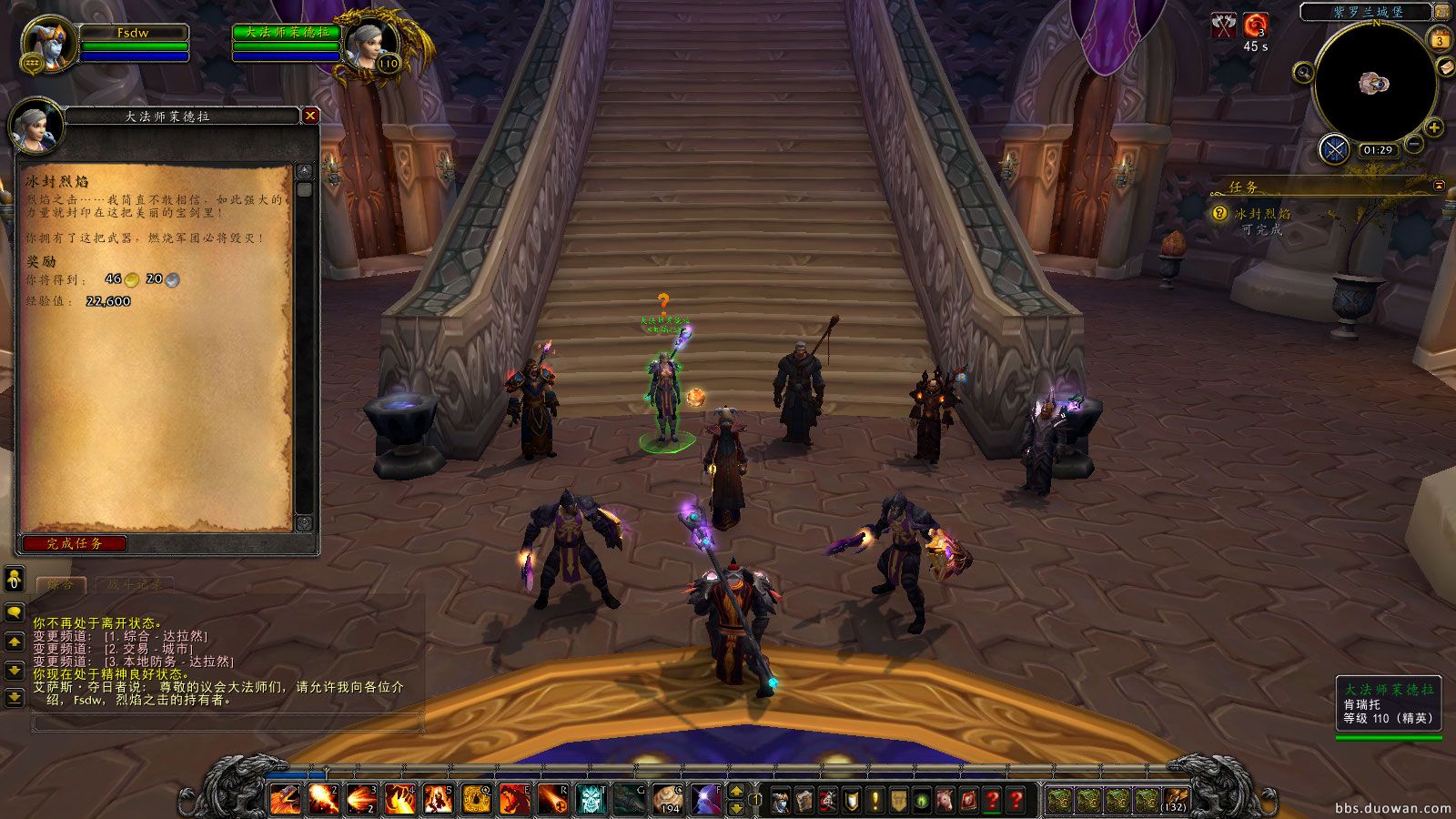This screenshot has width=1456, height=819.
Task: Open the minimap tracking magnifier
Action: point(1303,73)
